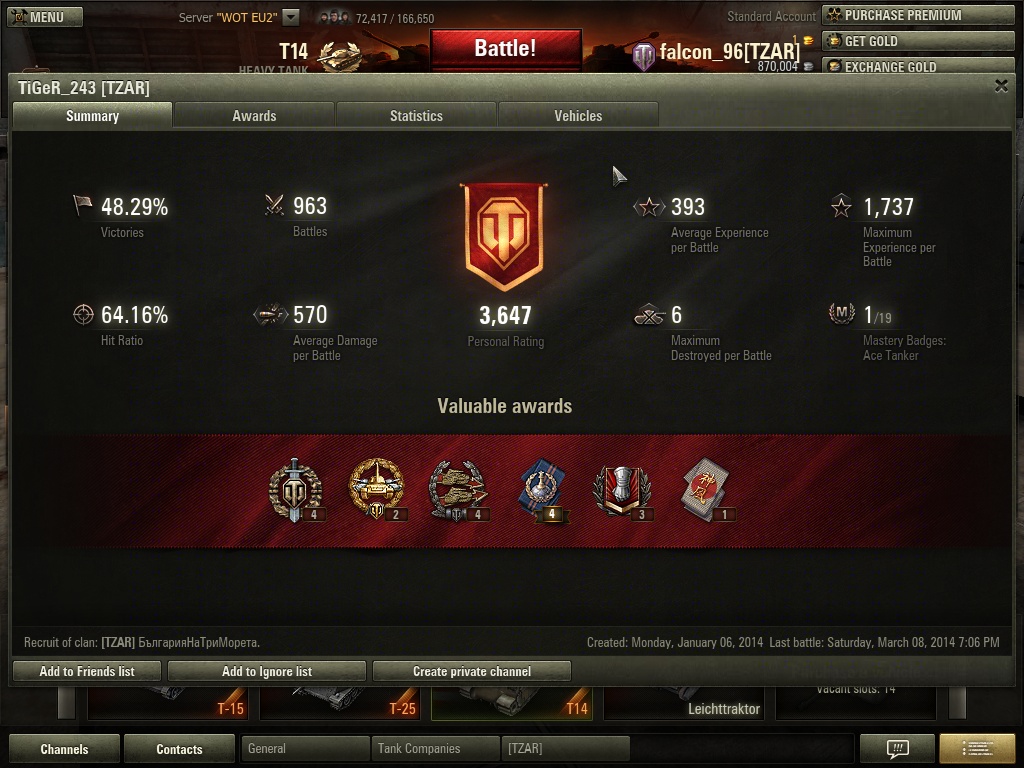This screenshot has height=768, width=1024.
Task: Create private channel with this player
Action: (471, 671)
